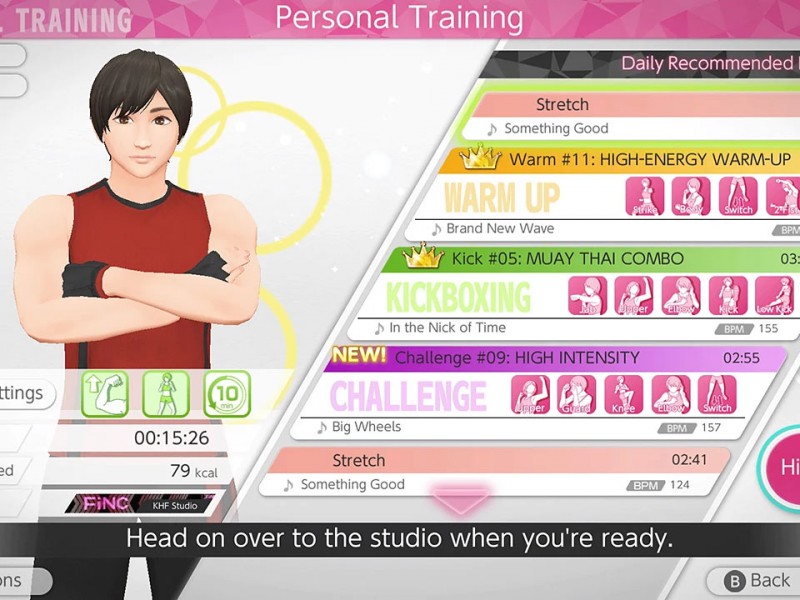
Task: Click the Strike move icon
Action: (645, 197)
